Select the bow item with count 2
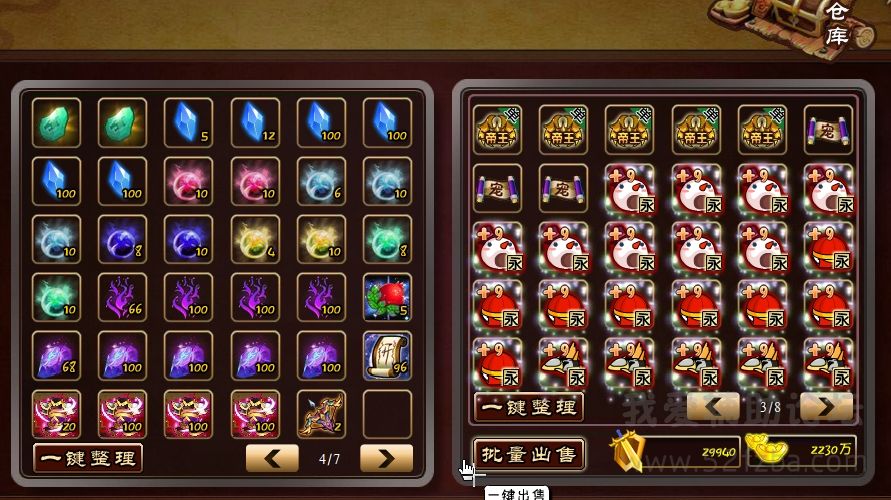Image resolution: width=891 pixels, height=500 pixels. 321,413
